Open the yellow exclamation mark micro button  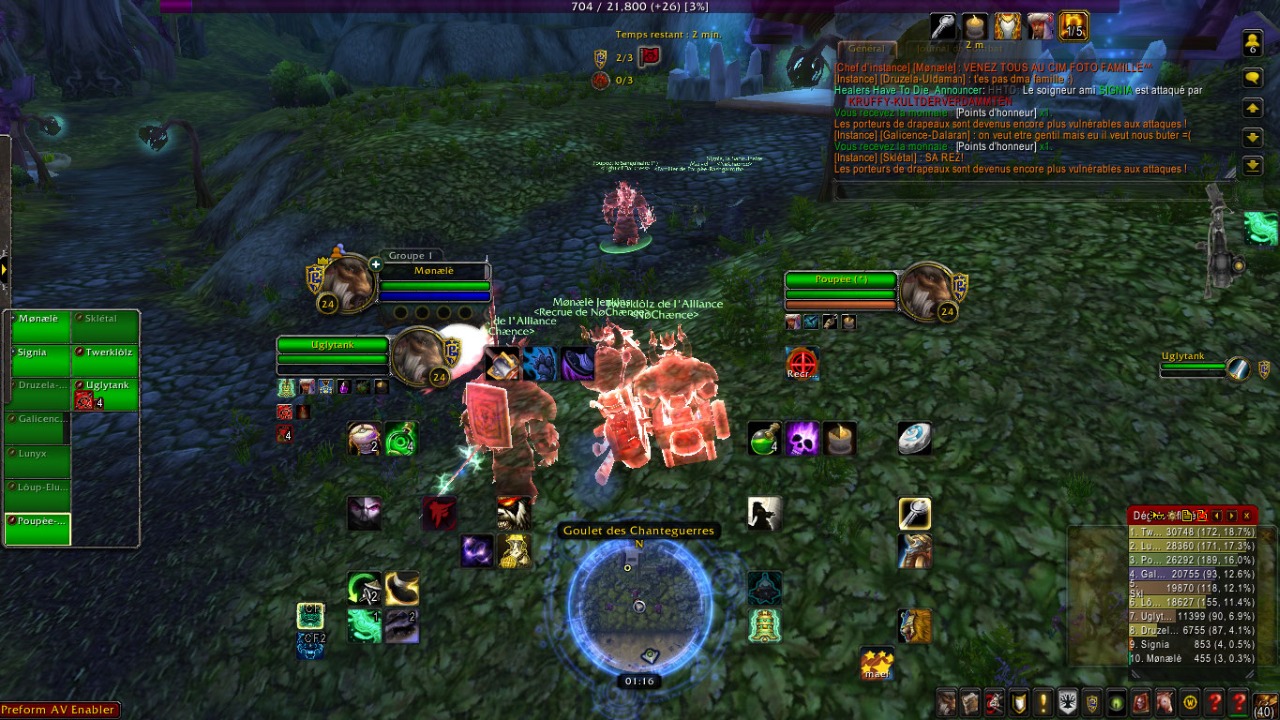[x=1043, y=702]
